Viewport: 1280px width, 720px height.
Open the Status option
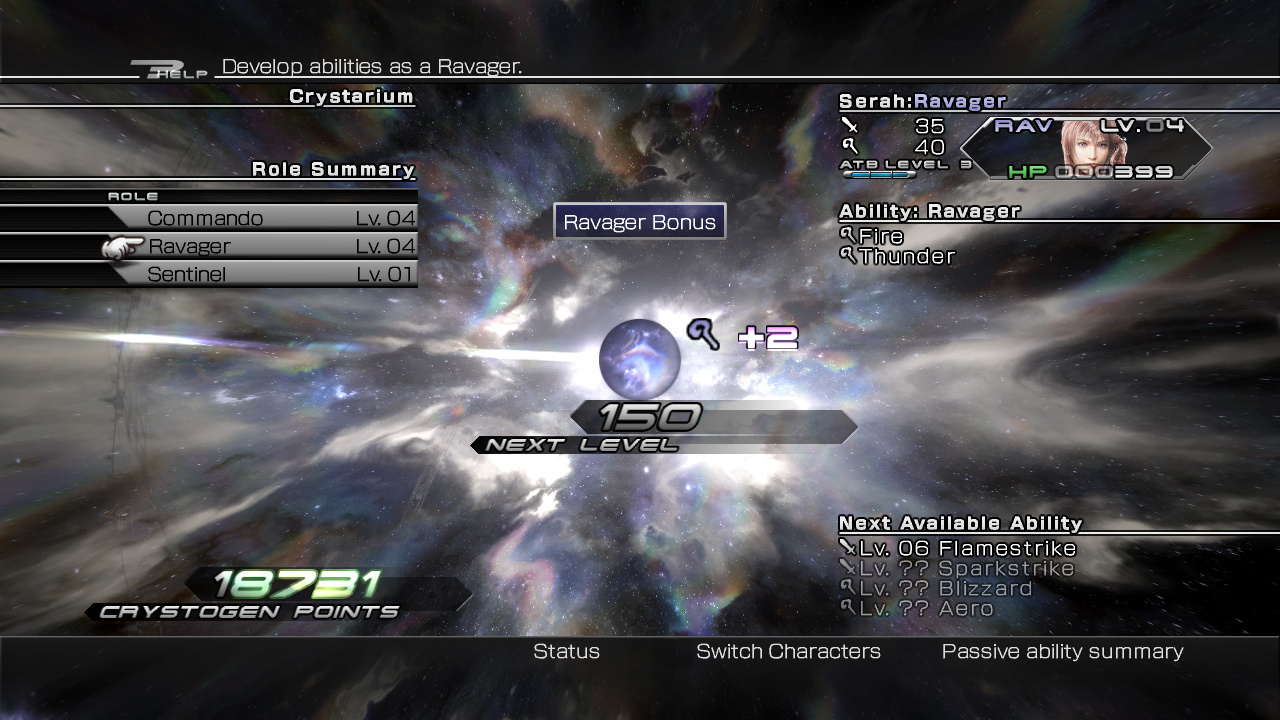[566, 651]
